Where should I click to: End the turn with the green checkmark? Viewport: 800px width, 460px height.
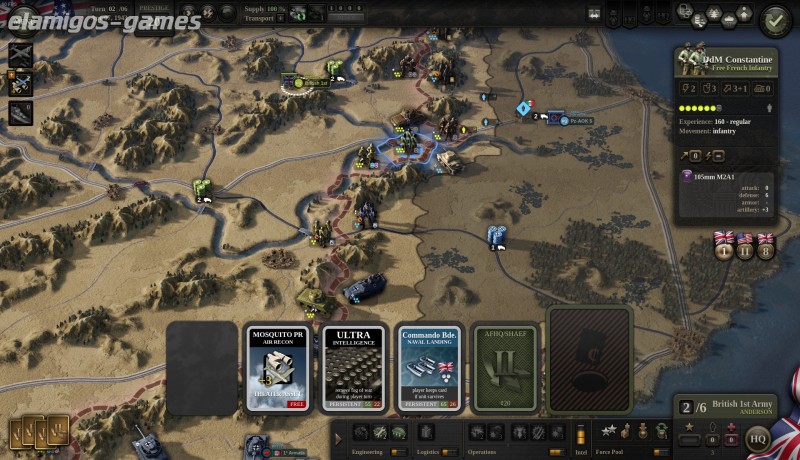click(775, 19)
